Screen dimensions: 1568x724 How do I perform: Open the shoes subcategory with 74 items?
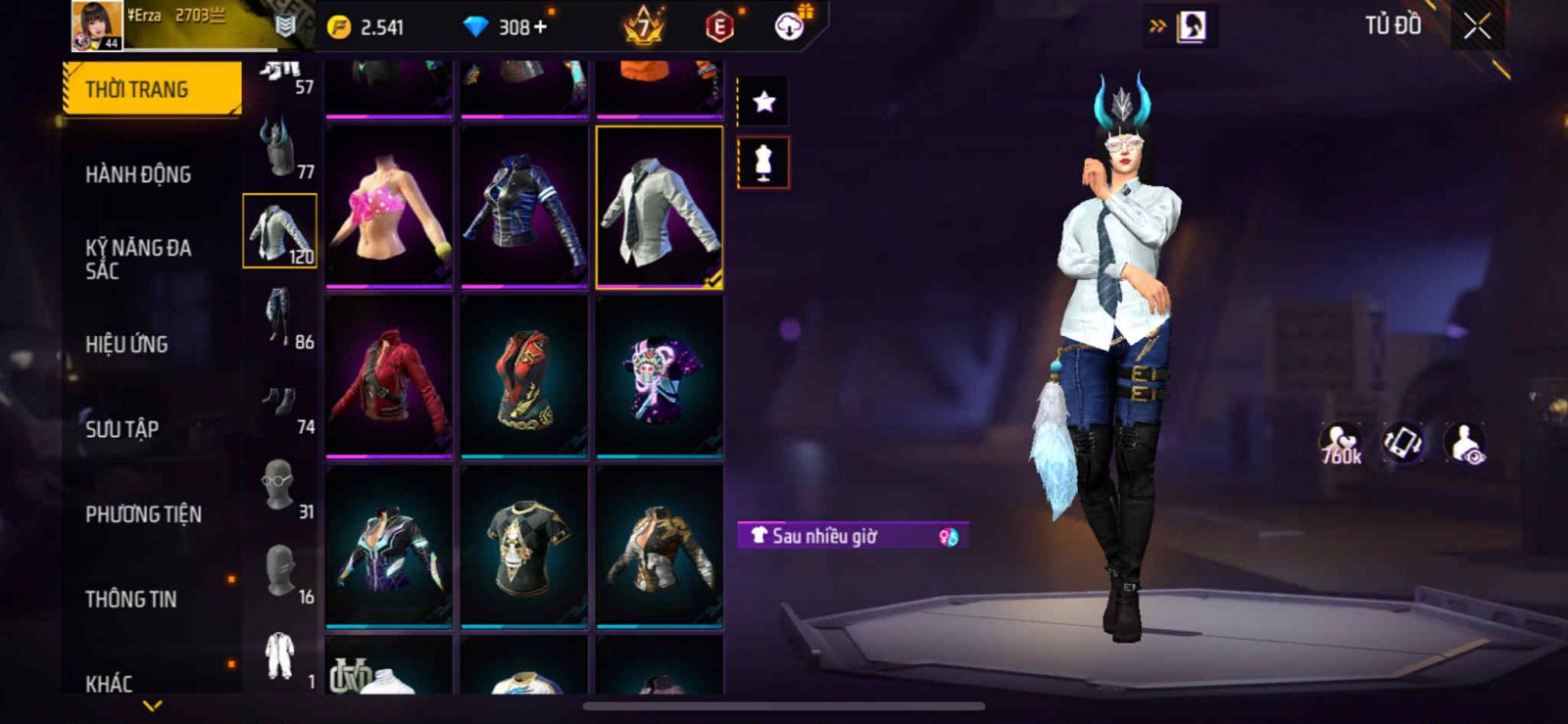(x=280, y=402)
